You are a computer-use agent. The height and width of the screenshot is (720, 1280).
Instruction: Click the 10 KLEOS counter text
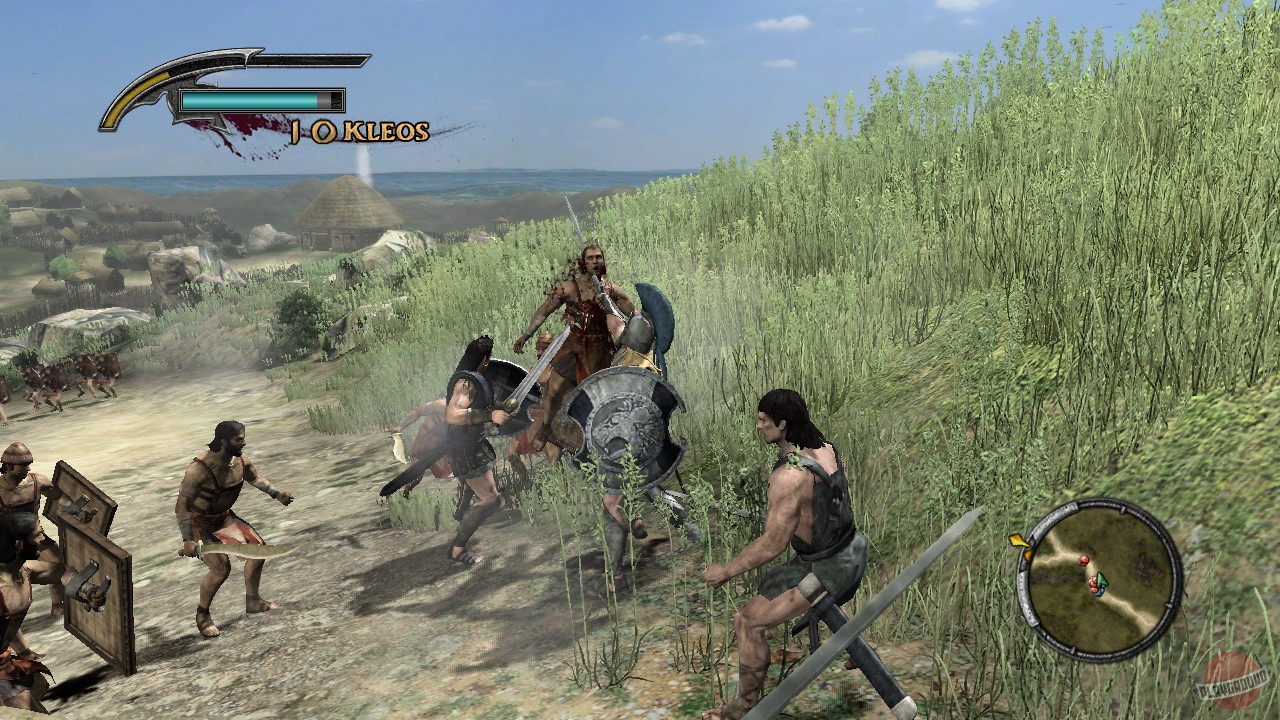[358, 130]
